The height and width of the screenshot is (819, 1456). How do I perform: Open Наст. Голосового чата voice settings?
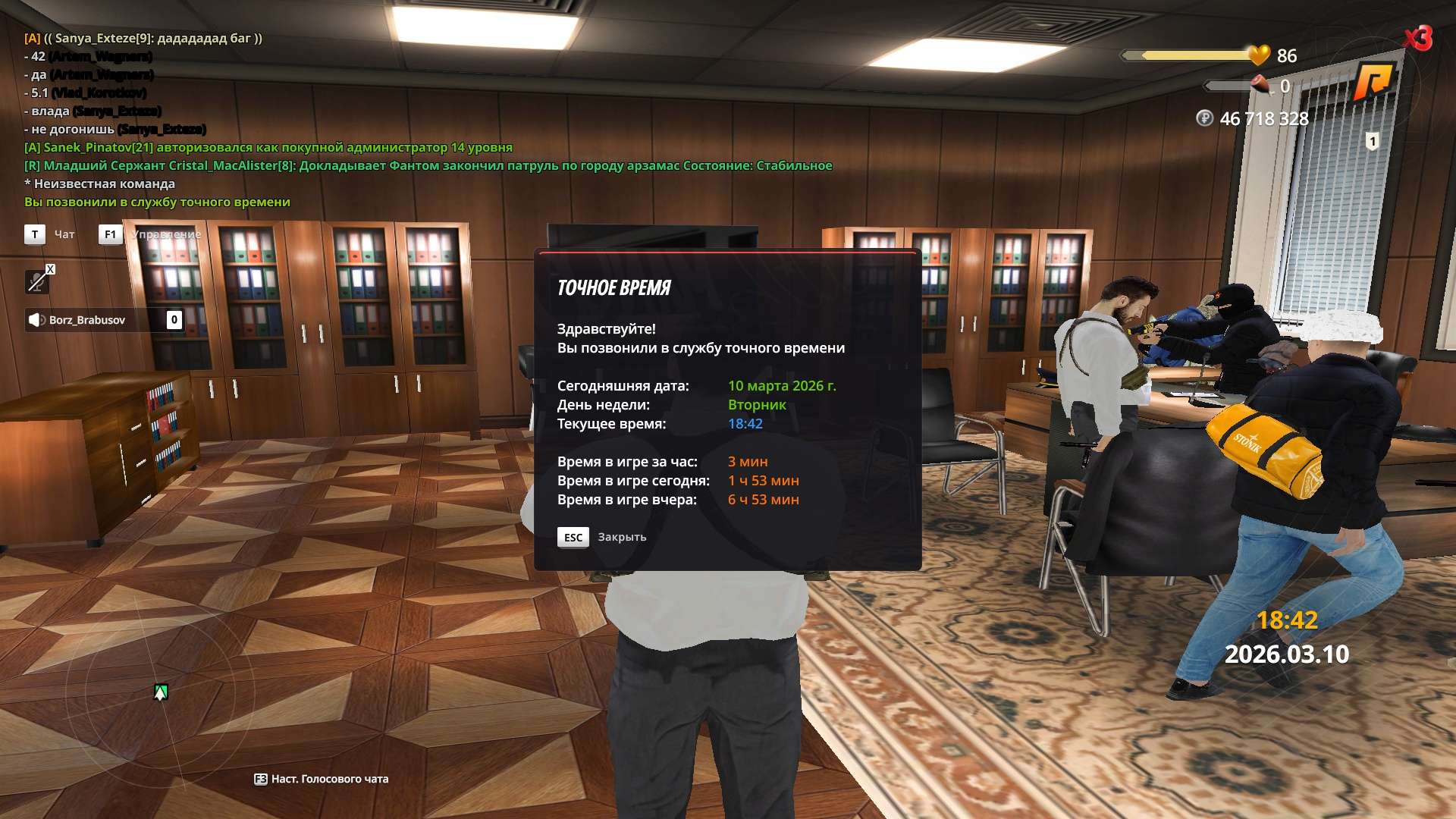(x=321, y=779)
